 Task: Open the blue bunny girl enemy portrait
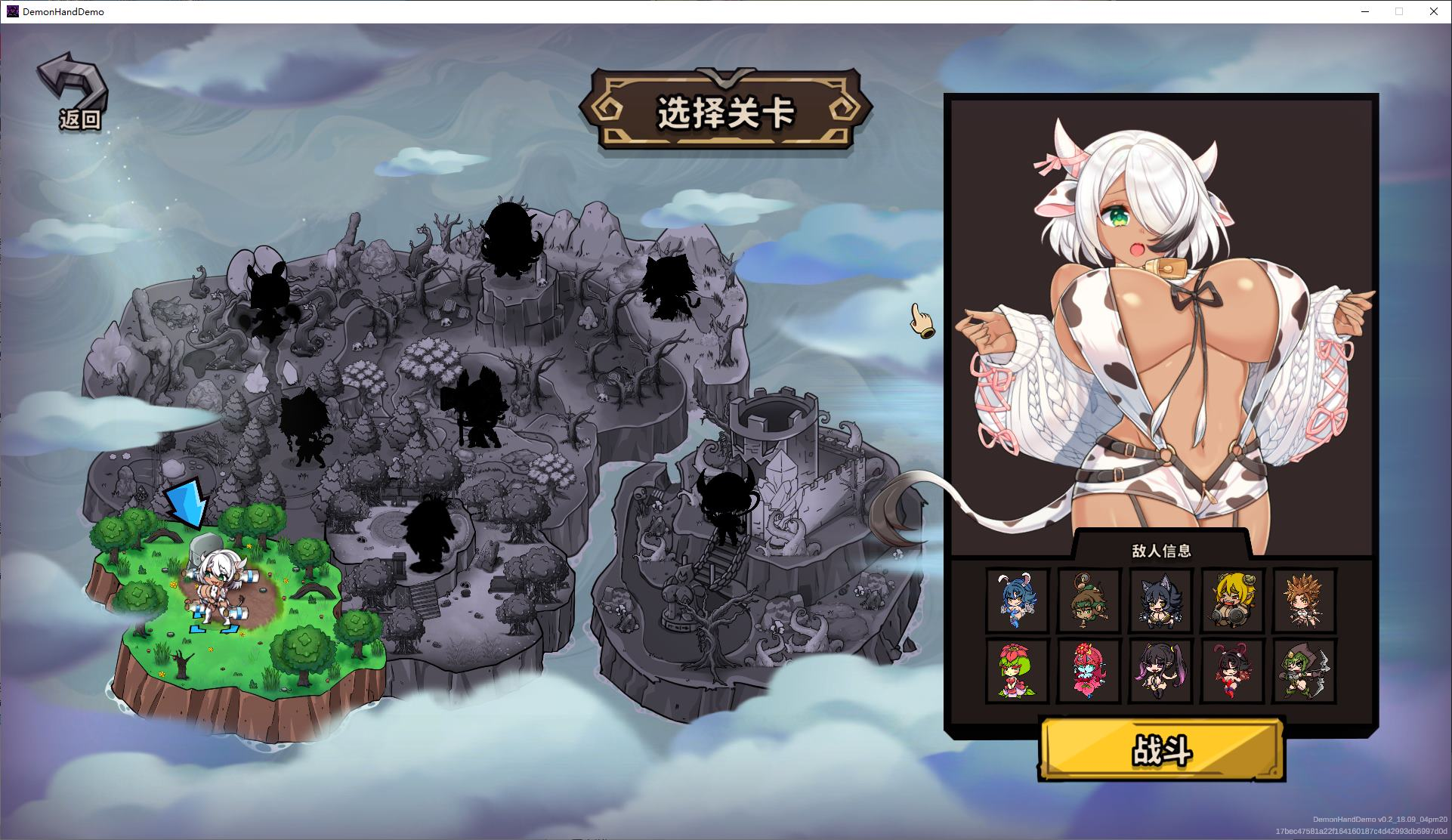(1016, 601)
